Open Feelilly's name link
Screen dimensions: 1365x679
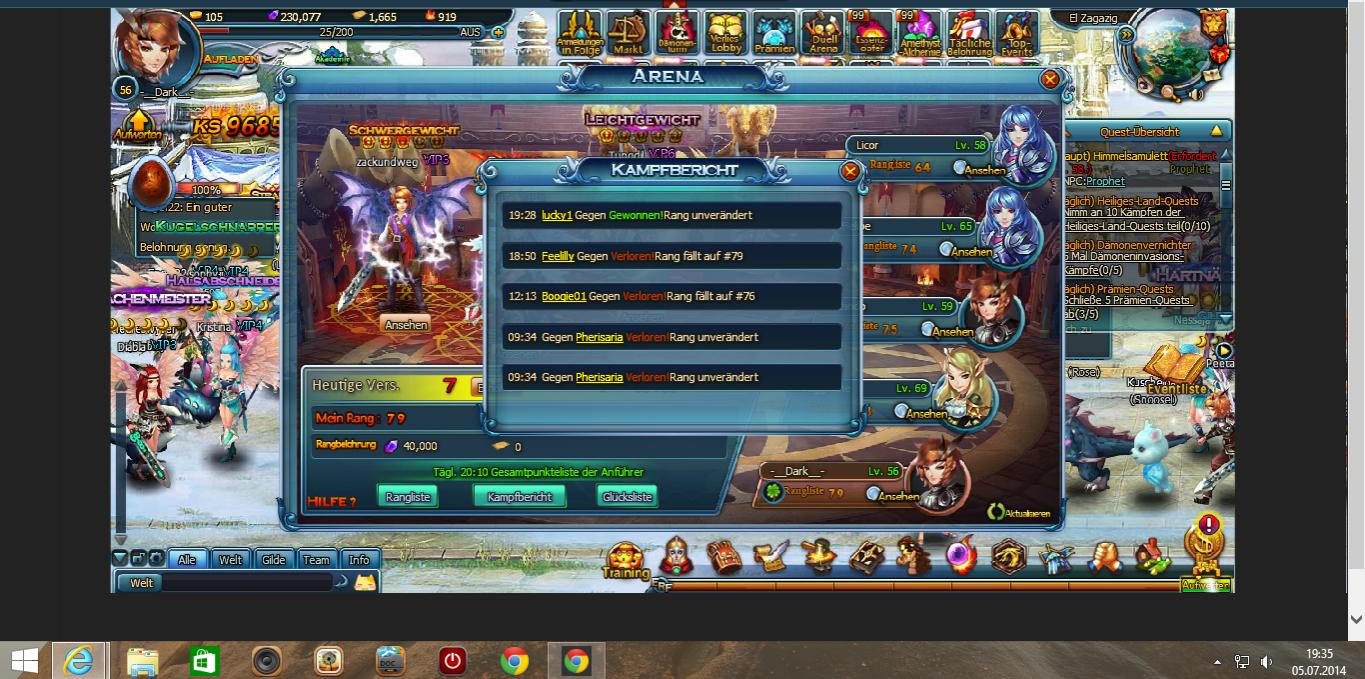pos(558,256)
